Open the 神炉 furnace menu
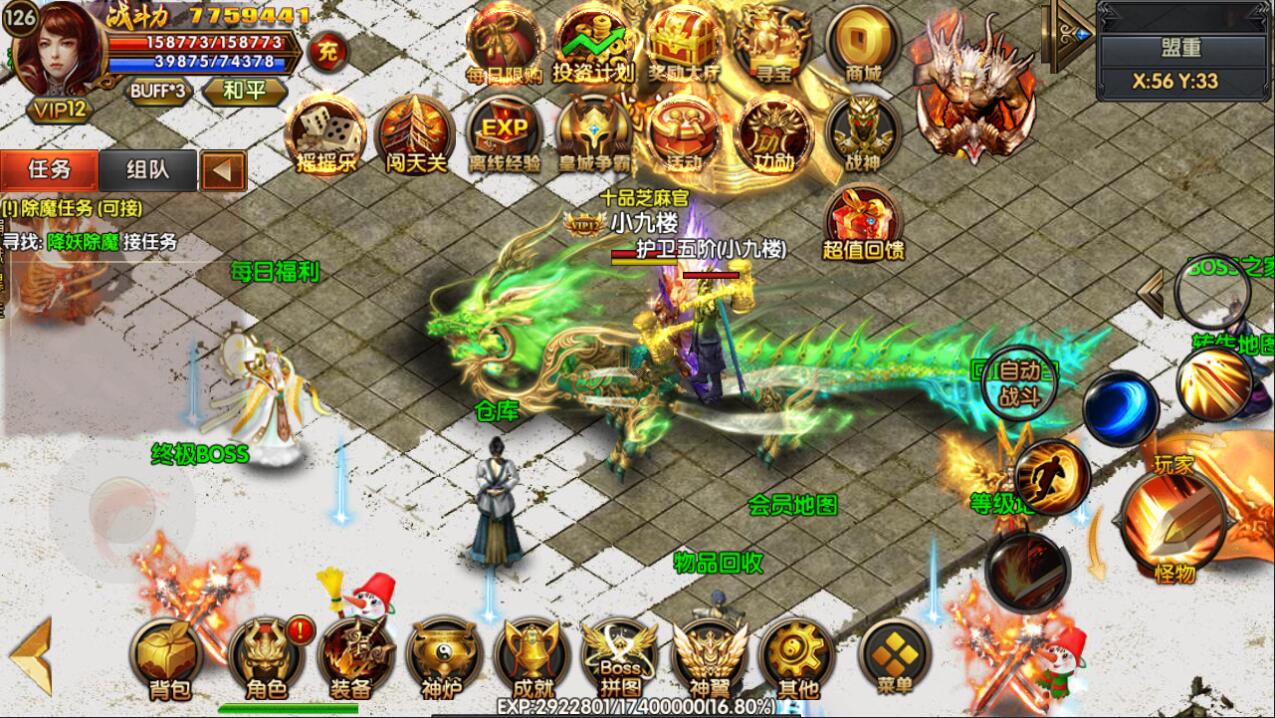Screen dimensions: 1275x718 pyautogui.click(x=441, y=657)
